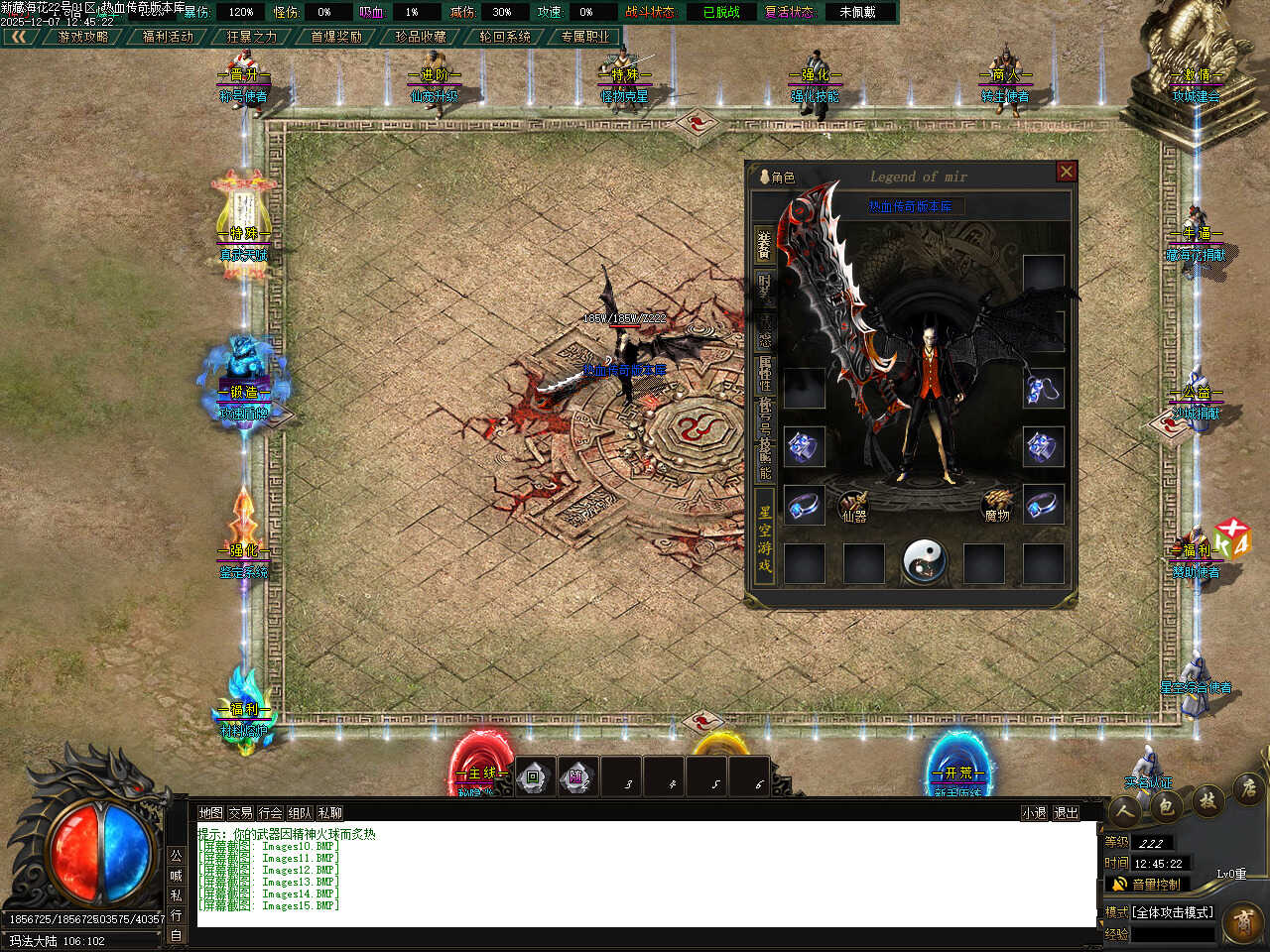Click the yin-yang emblem in the character panel
The image size is (1270, 952).
[x=924, y=561]
